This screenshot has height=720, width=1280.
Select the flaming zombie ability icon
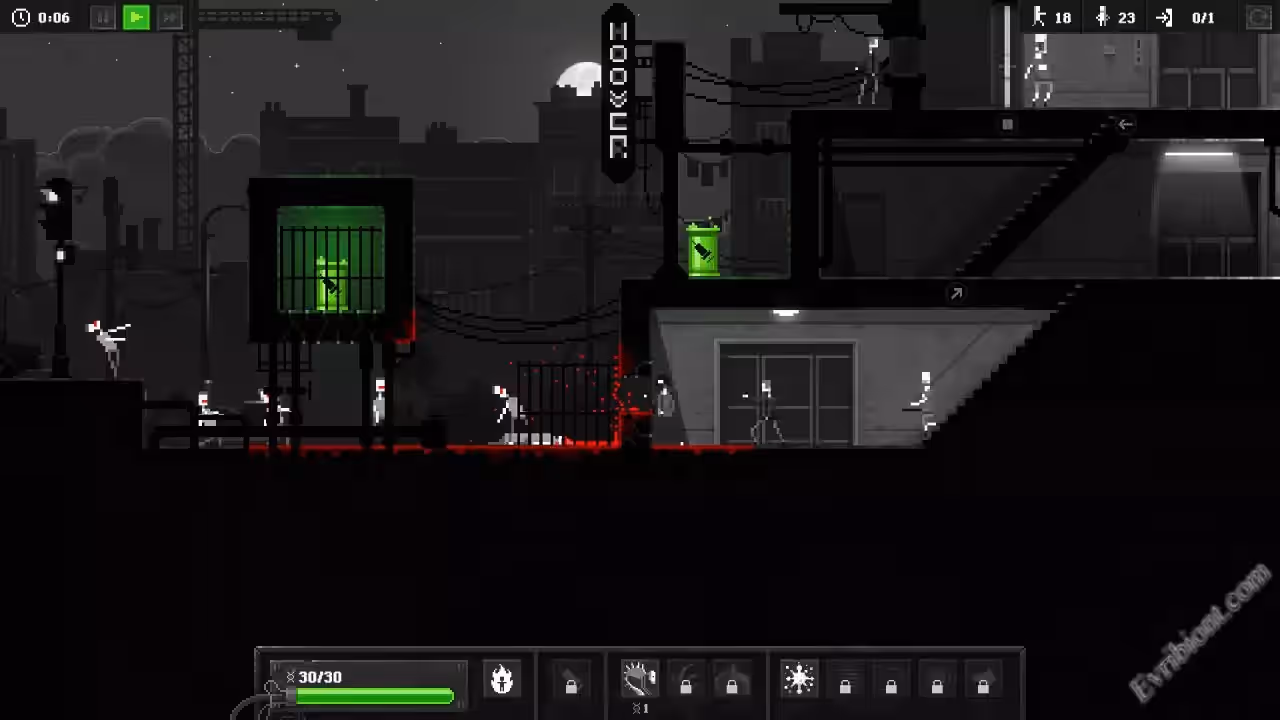(502, 679)
